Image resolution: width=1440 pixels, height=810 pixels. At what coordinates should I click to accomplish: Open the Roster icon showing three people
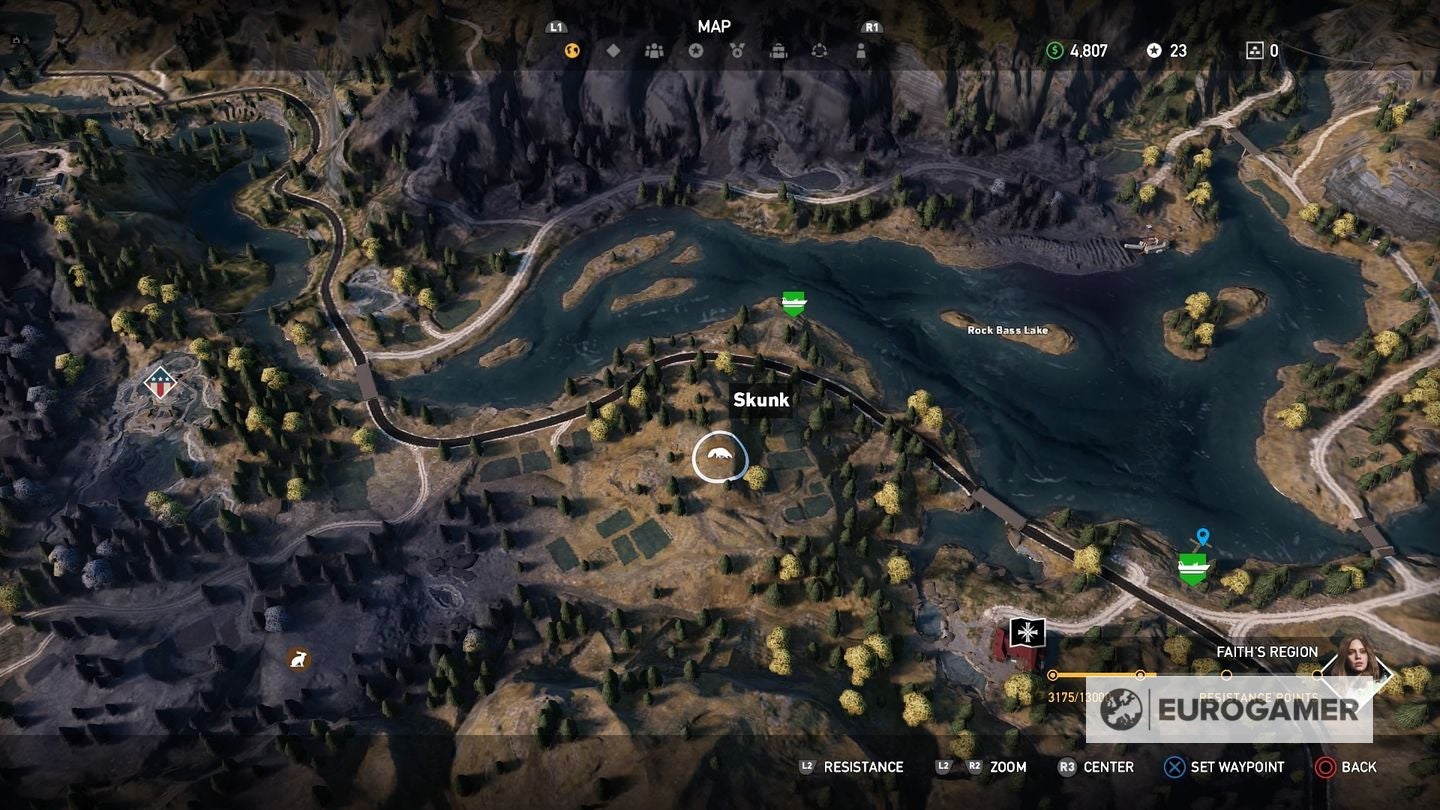pos(654,50)
